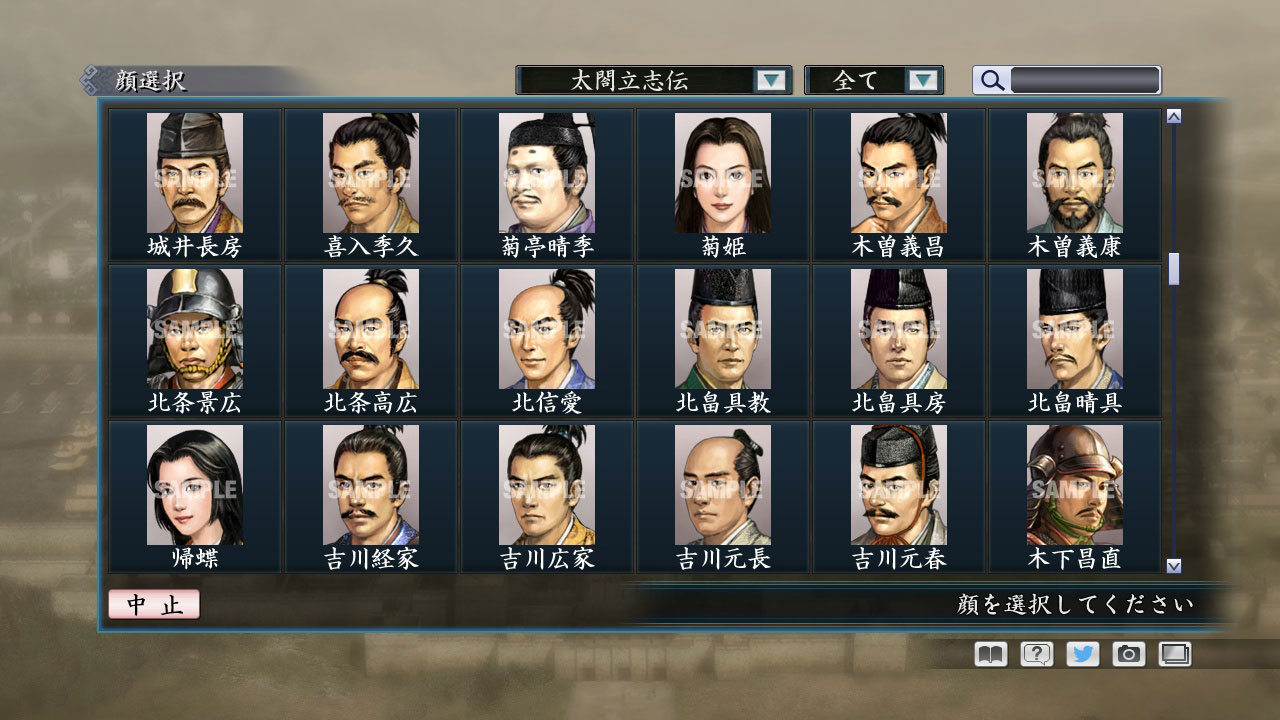The height and width of the screenshot is (720, 1280).
Task: Choose the 北畠具教 portrait
Action: (721, 328)
